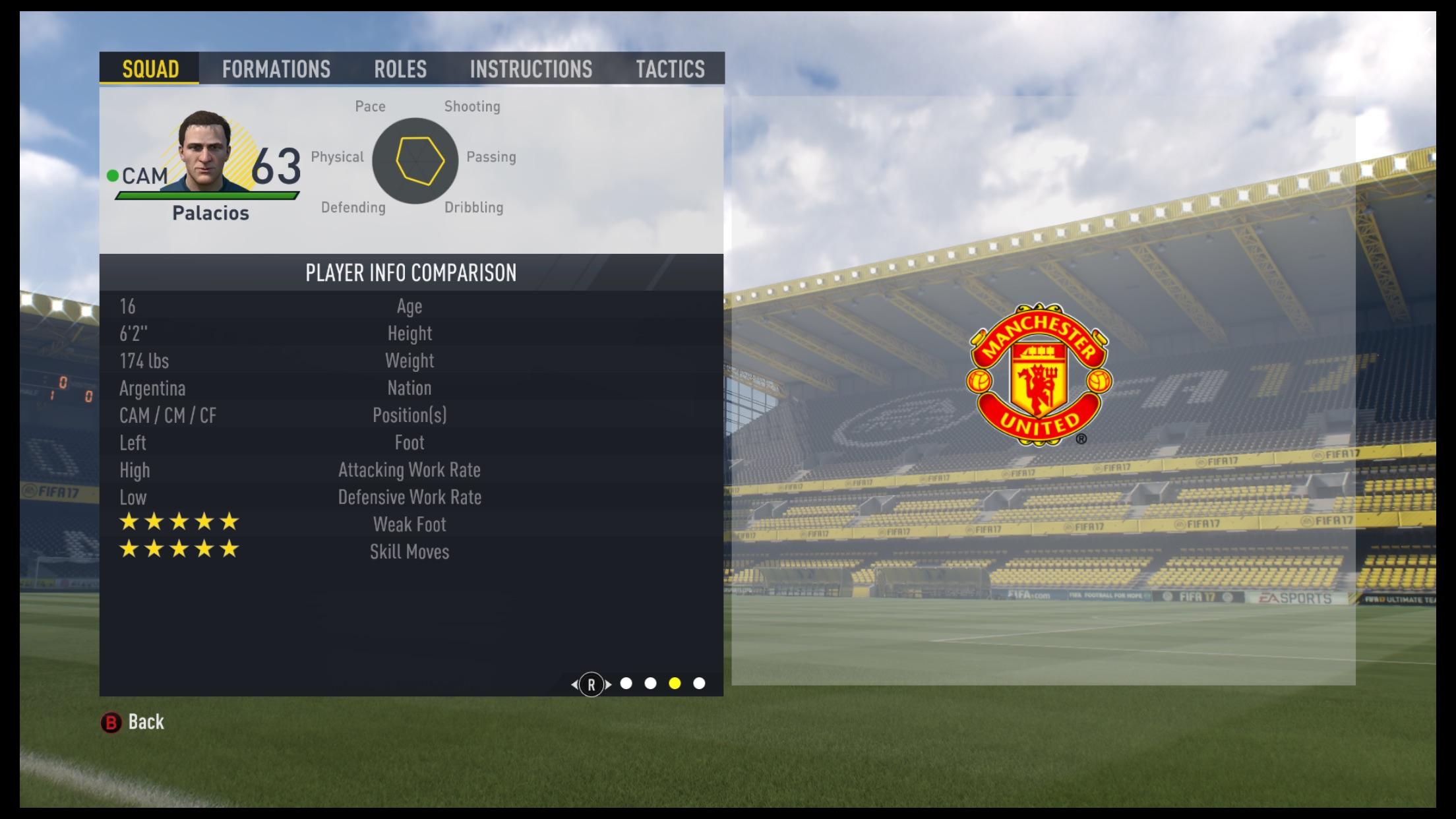Screen dimensions: 1456x819
Task: Switch to the FORMATIONS tab
Action: 276,69
